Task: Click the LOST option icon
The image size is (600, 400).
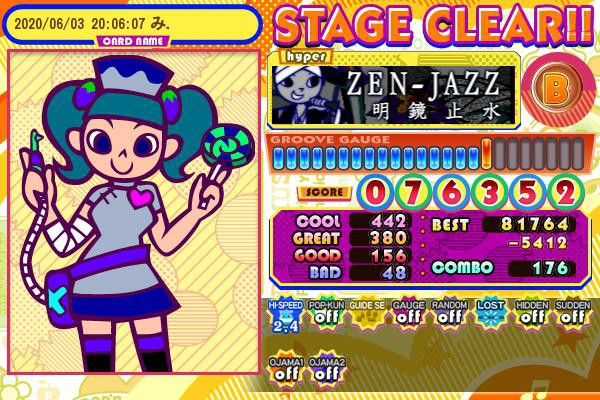Action: [489, 314]
